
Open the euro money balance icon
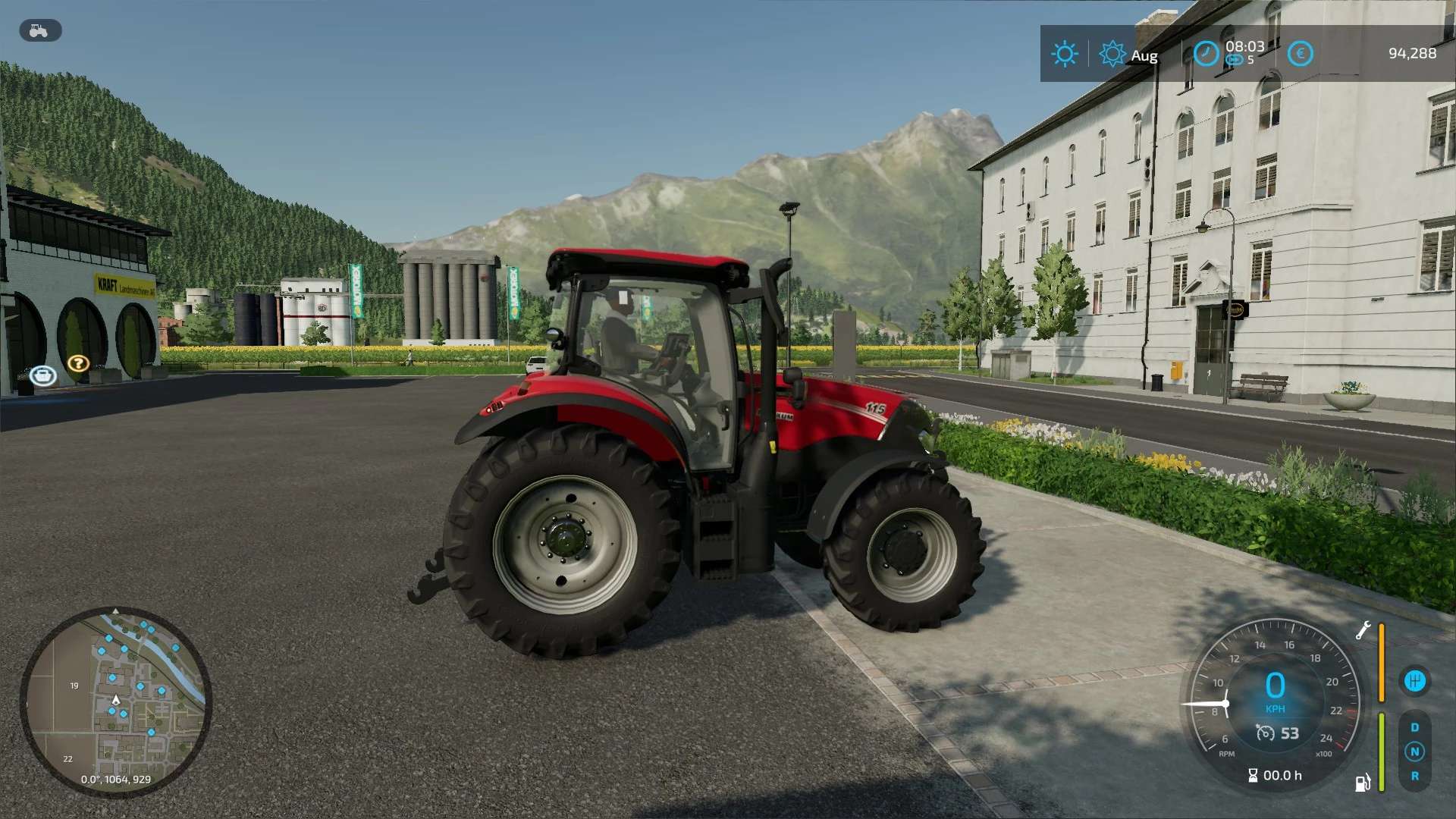(1300, 54)
